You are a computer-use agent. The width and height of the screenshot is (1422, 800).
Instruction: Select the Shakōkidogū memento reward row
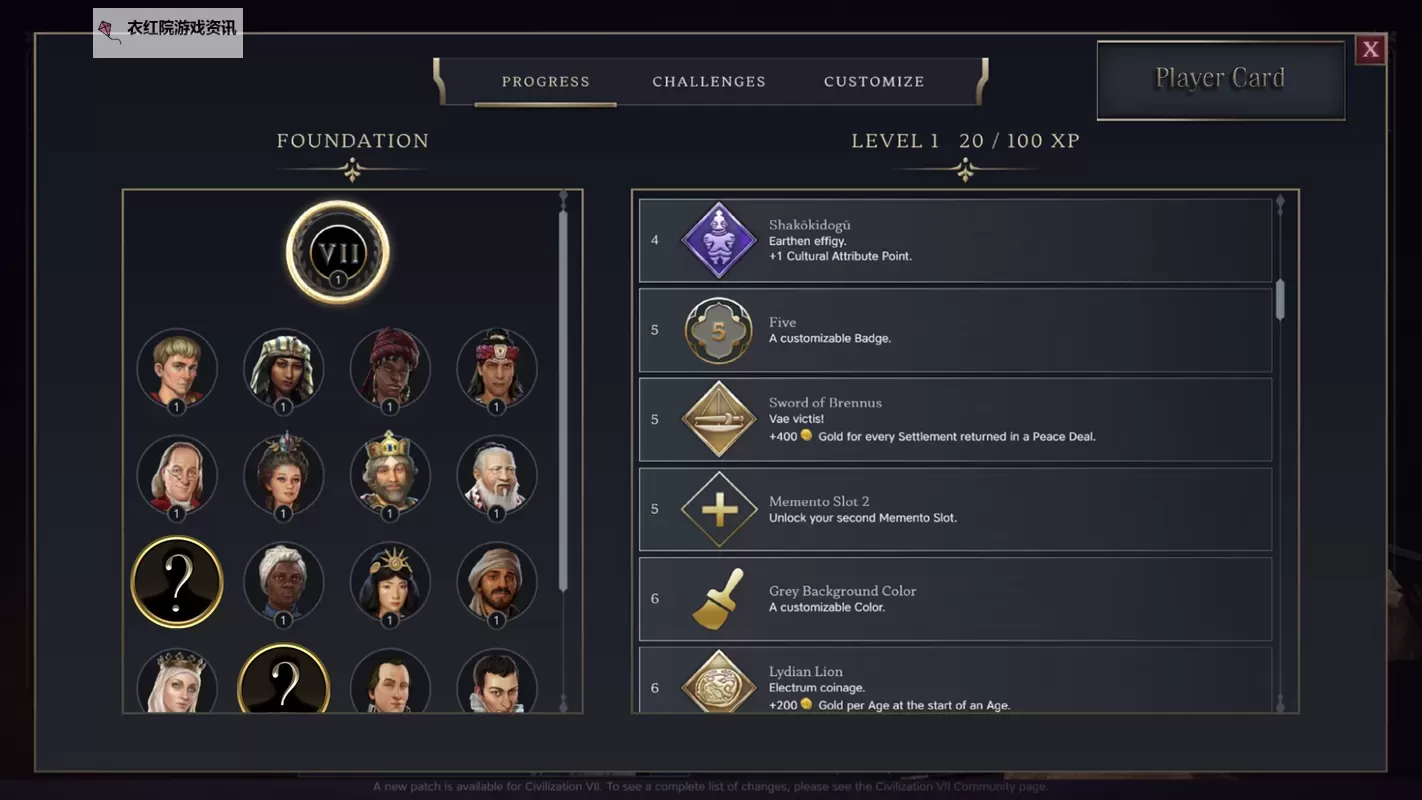(x=955, y=240)
